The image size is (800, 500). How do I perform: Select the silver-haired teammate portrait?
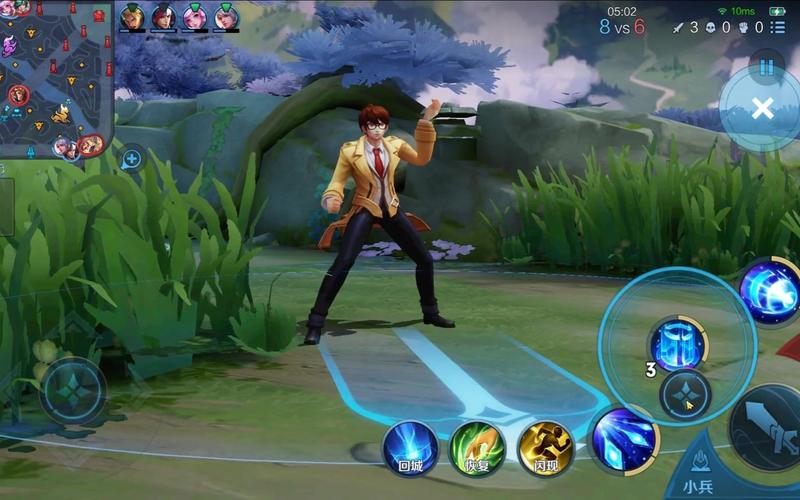pos(226,17)
